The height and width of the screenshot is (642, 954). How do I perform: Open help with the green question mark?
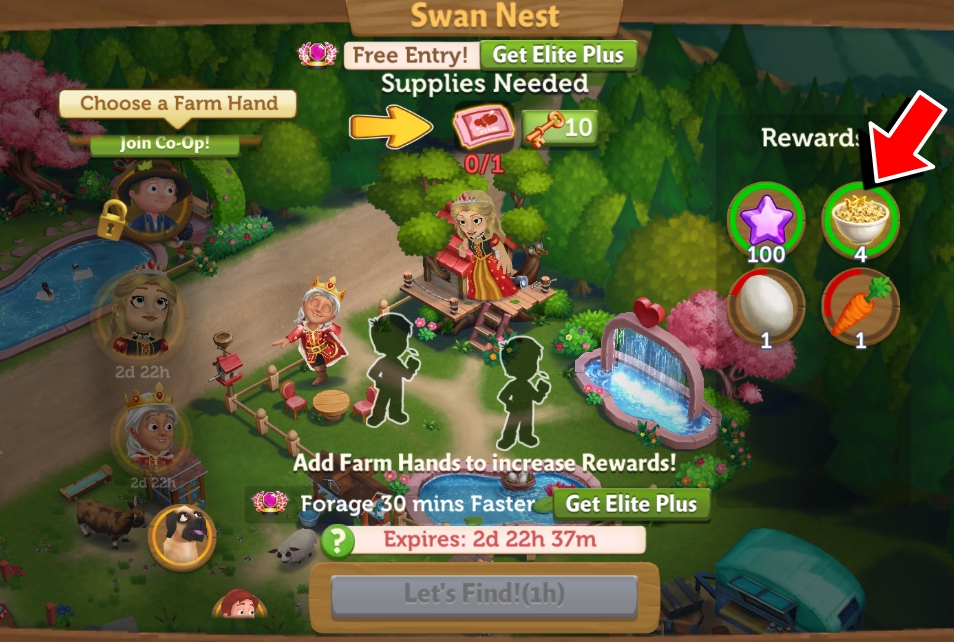[x=339, y=541]
